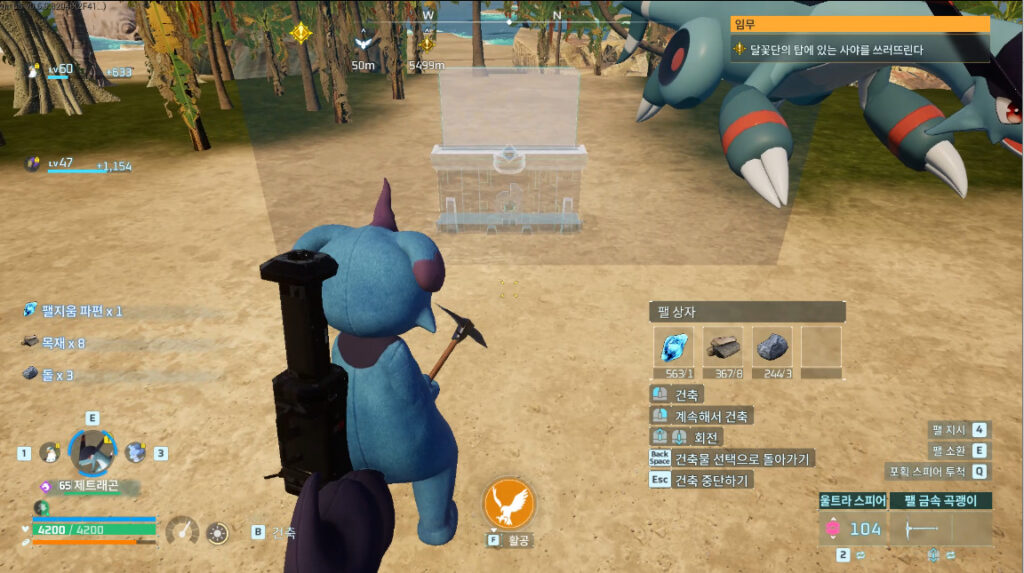Open the mission tracker panel
This screenshot has height=573, width=1024.
(x=860, y=39)
